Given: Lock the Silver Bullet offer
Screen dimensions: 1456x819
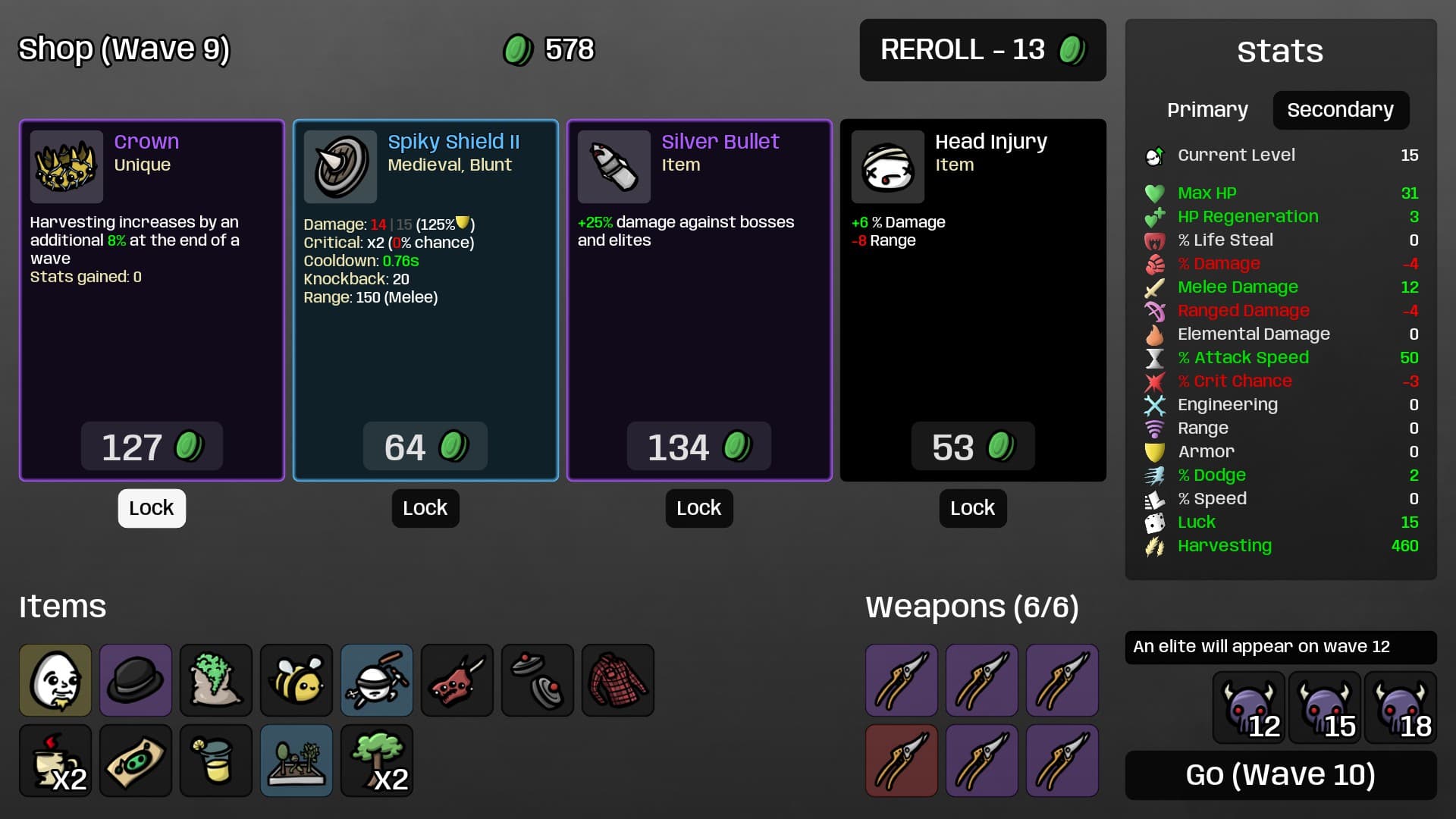Looking at the screenshot, I should [x=699, y=508].
